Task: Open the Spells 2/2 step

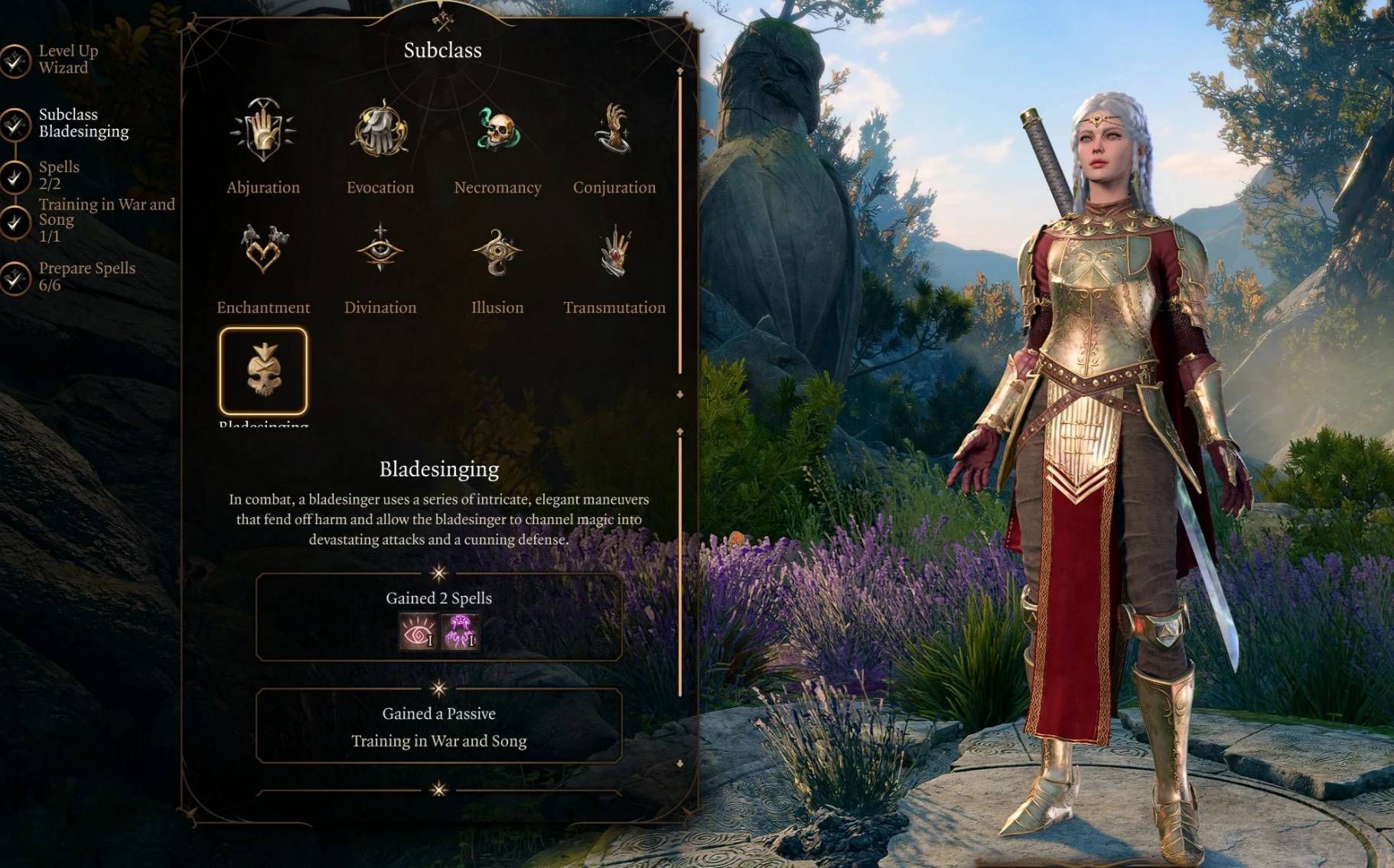Action: [58, 175]
